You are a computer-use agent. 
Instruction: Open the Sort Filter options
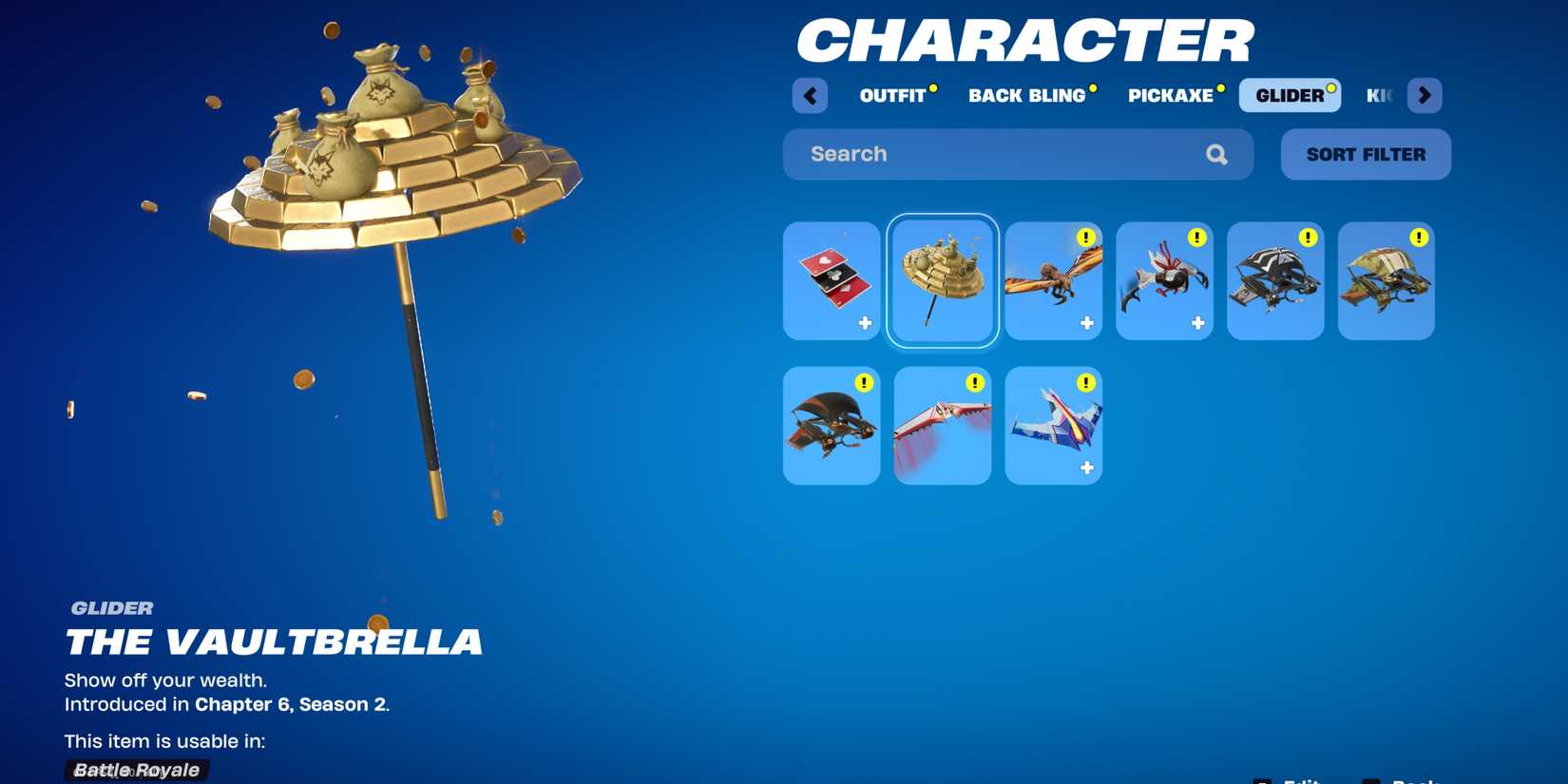click(1366, 154)
